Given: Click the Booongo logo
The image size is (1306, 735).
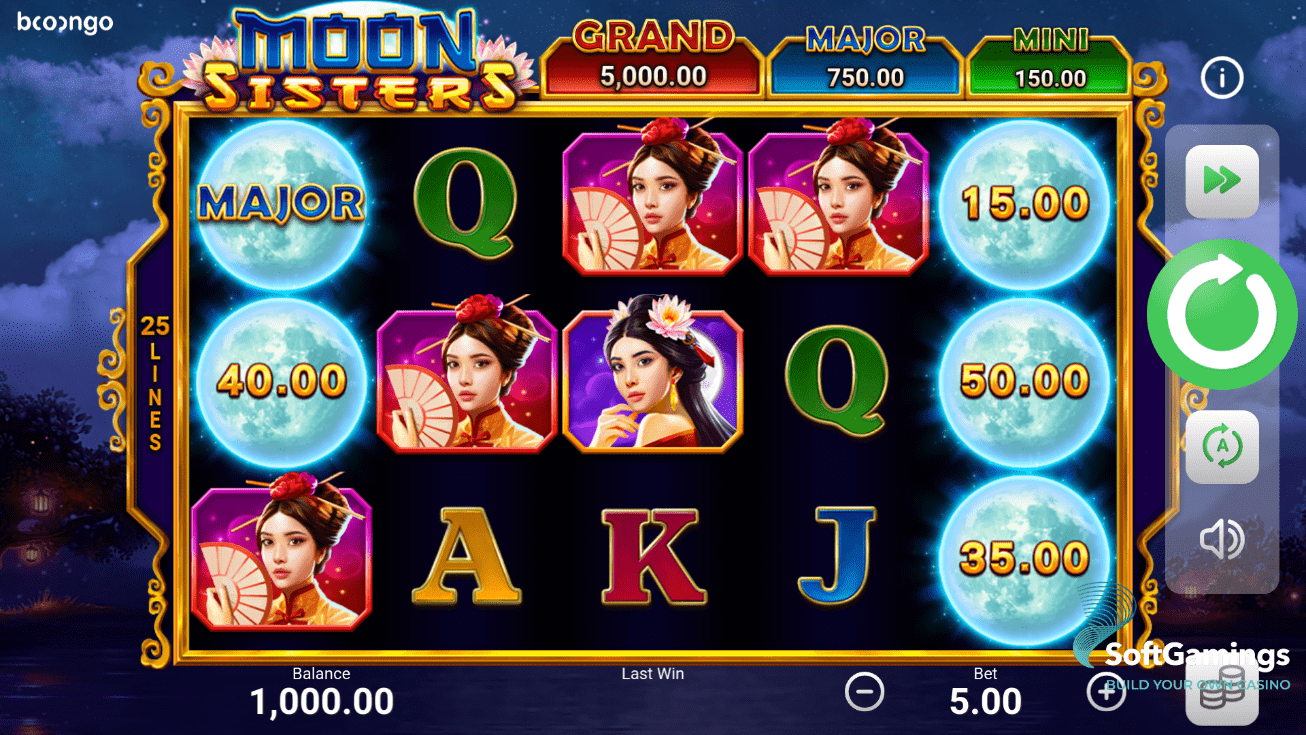Looking at the screenshot, I should click(x=64, y=22).
